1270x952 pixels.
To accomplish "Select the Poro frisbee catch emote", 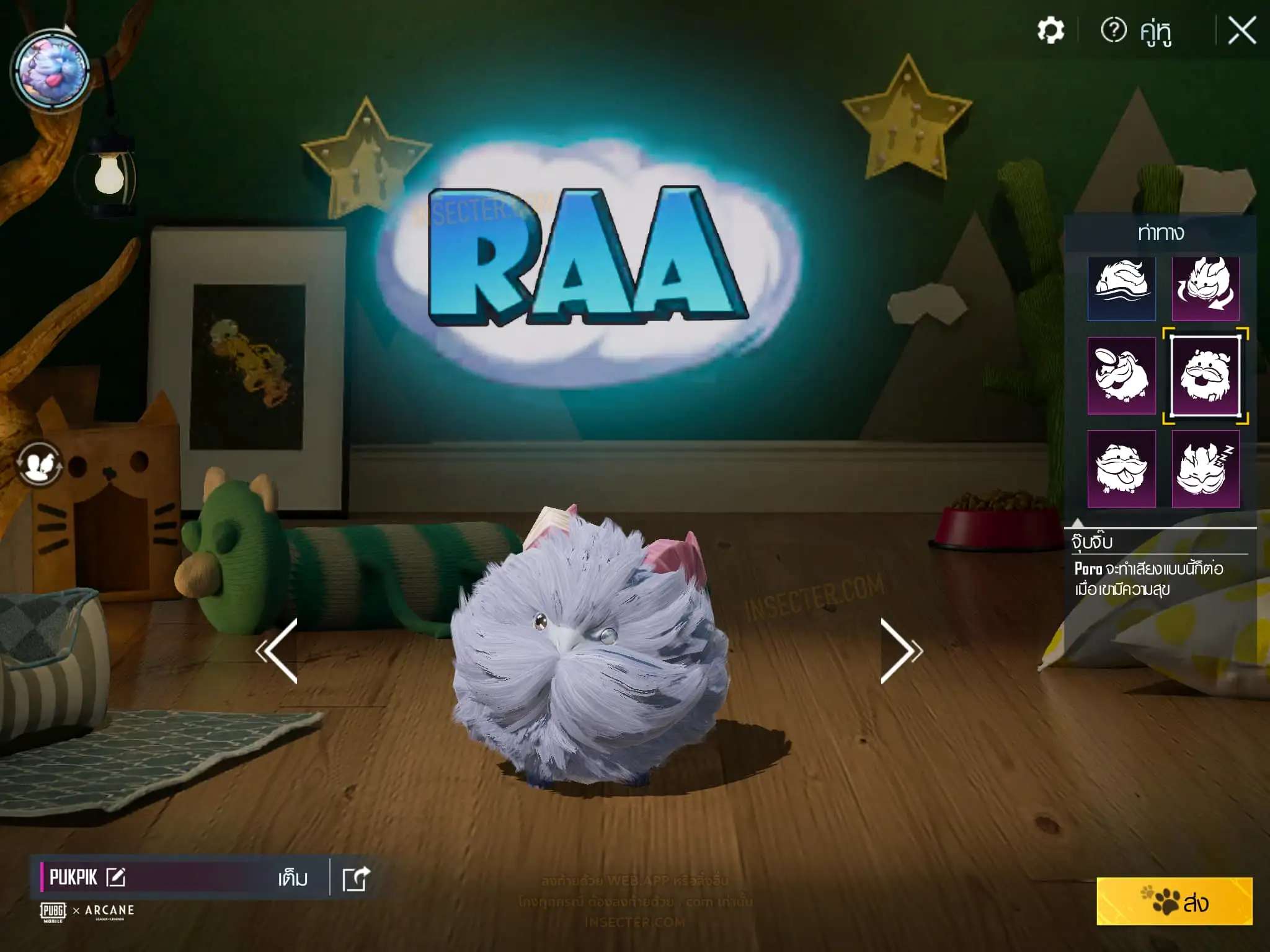I will click(x=1121, y=376).
